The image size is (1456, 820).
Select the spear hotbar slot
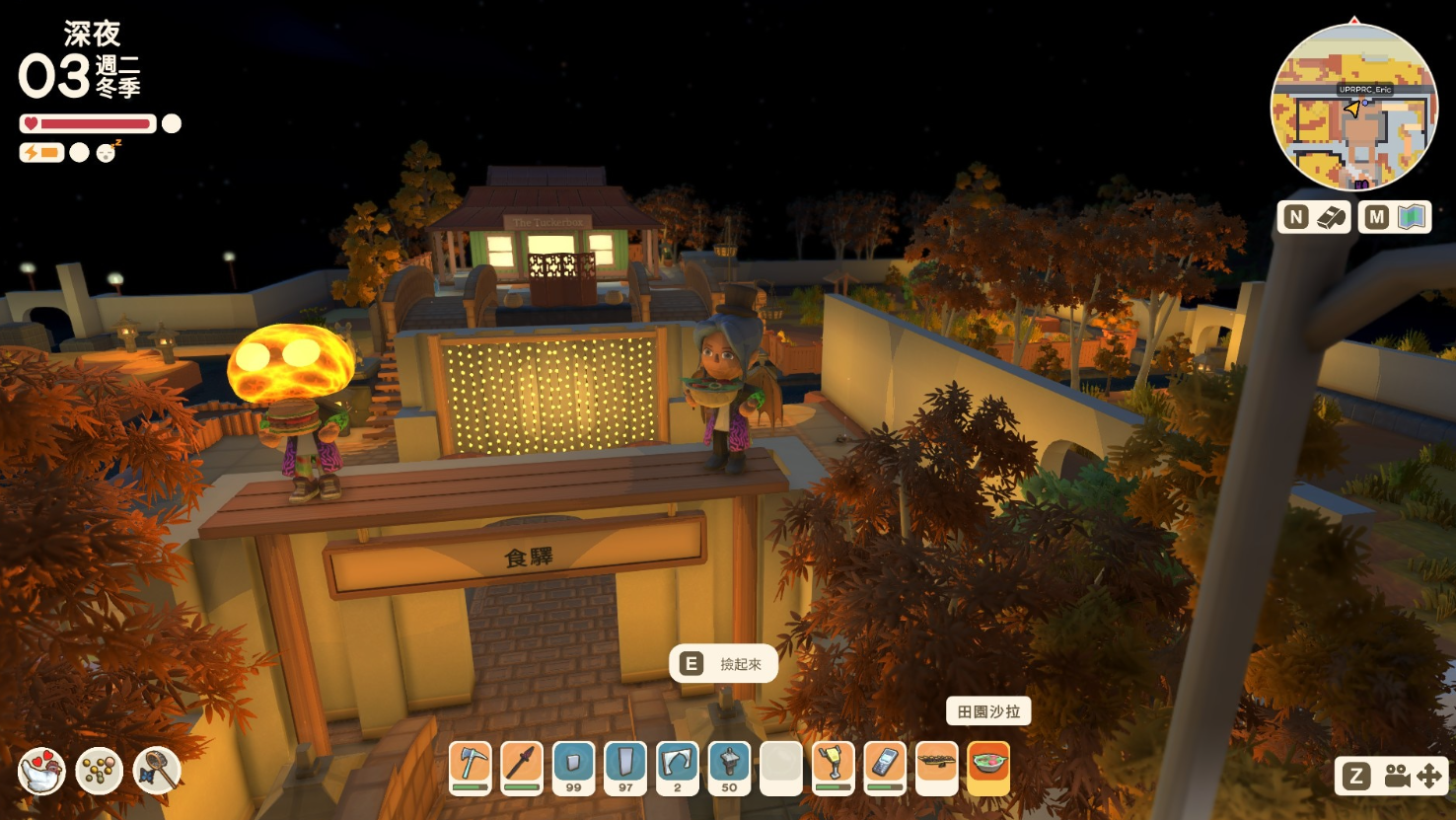pyautogui.click(x=522, y=767)
